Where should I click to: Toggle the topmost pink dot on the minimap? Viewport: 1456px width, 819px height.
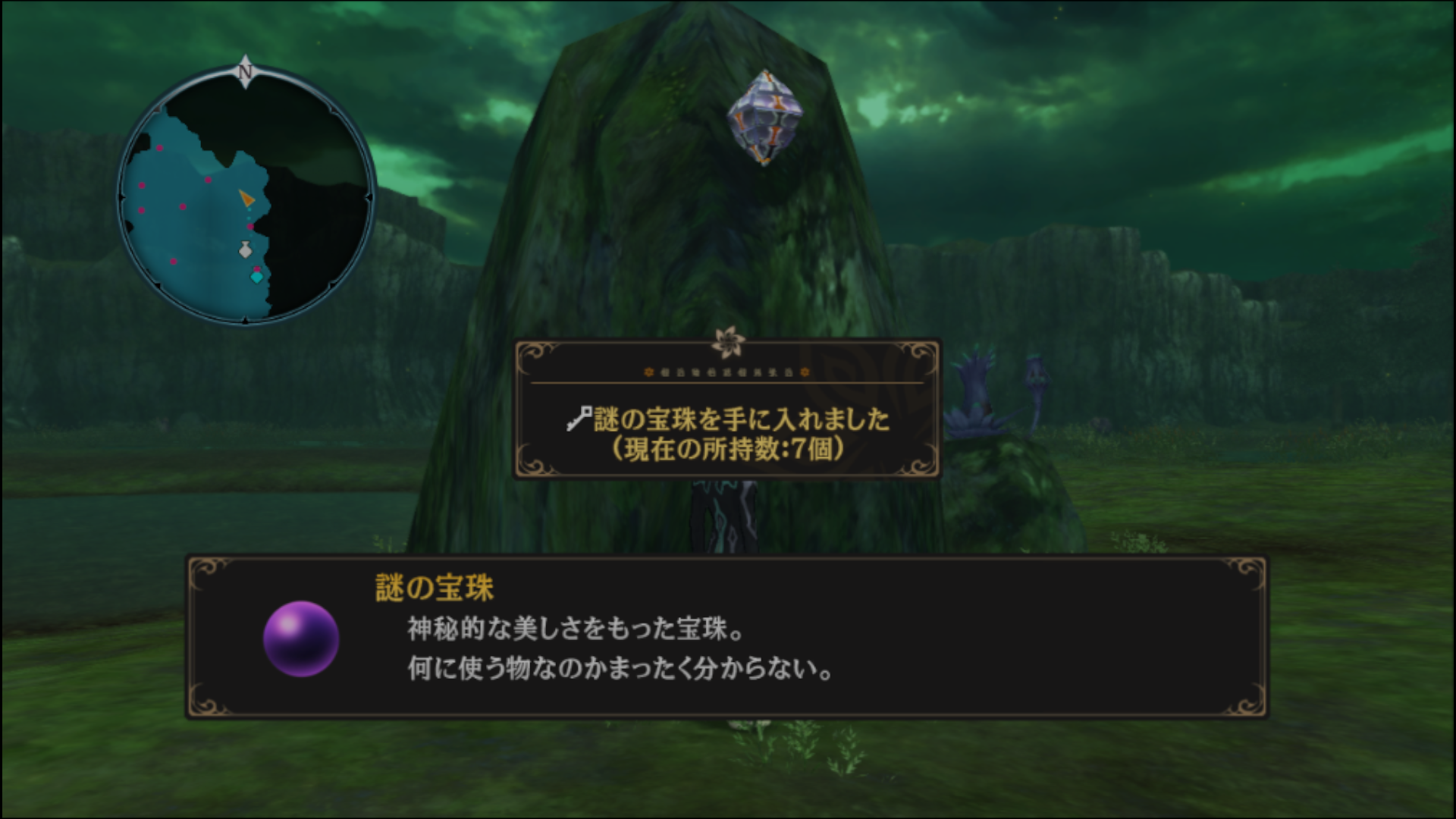pyautogui.click(x=160, y=148)
